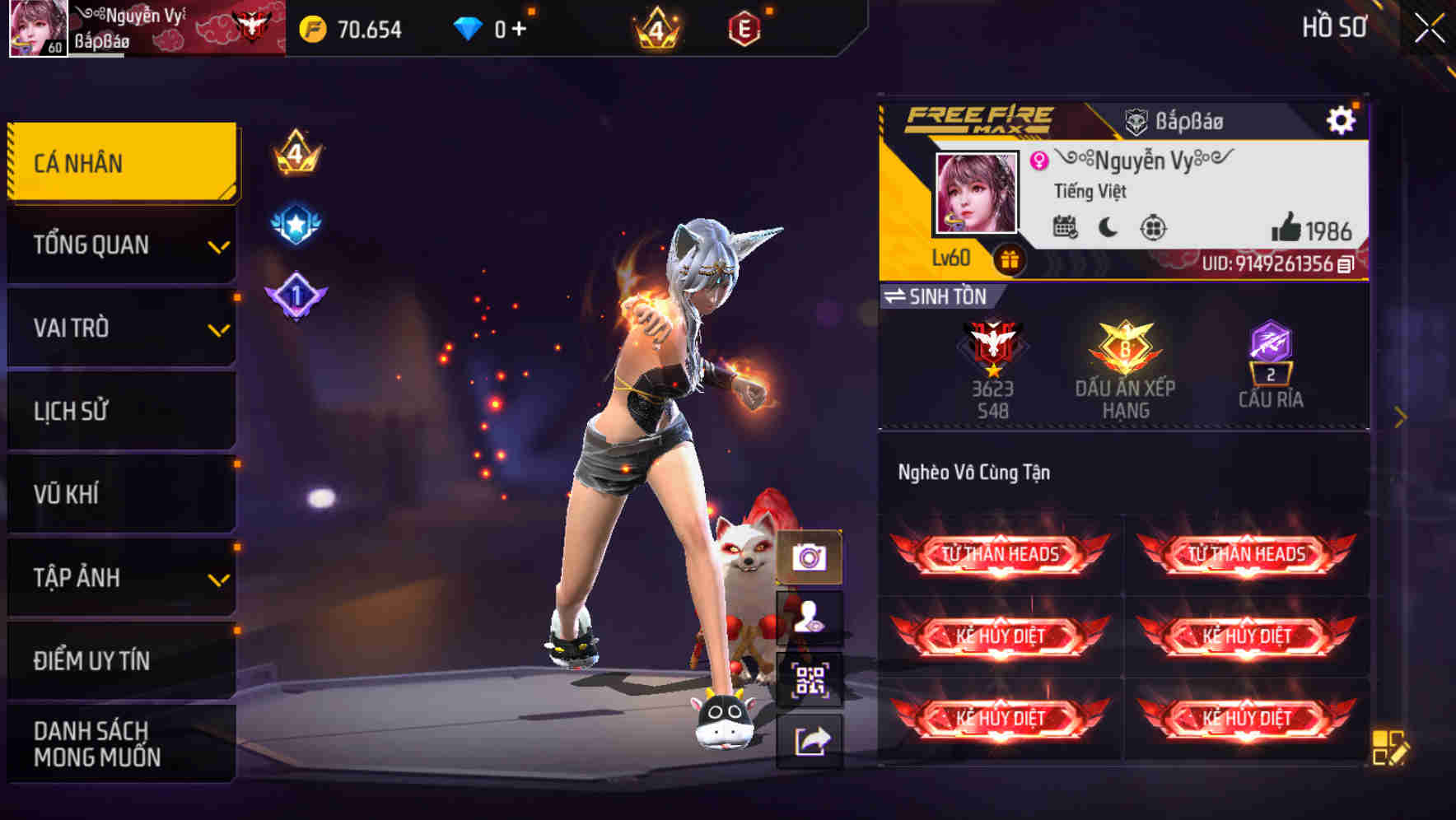Viewport: 1456px width, 820px height.
Task: Expand the Tập Ảnh section
Action: pos(120,577)
